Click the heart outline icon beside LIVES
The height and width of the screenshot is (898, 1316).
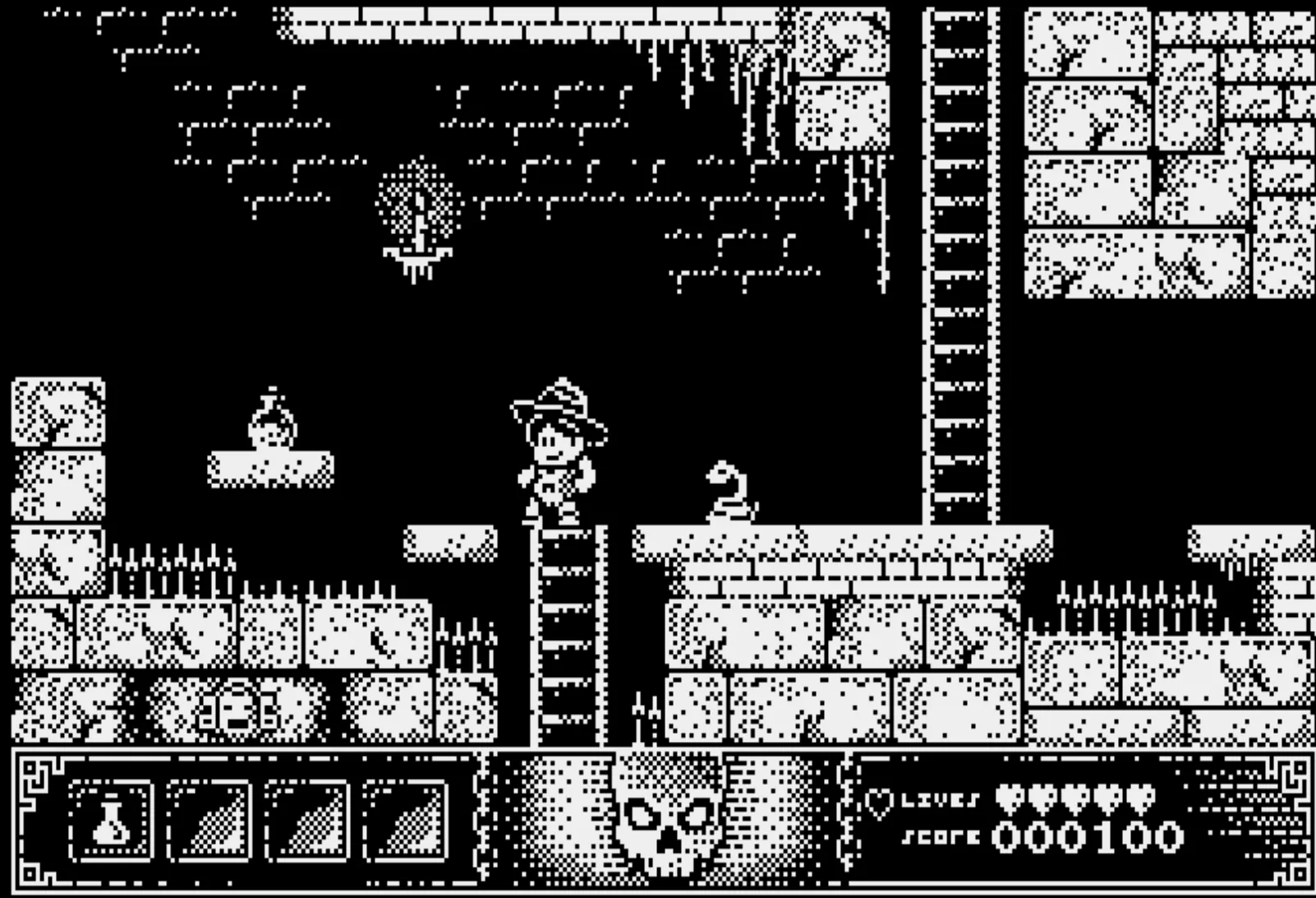coord(877,803)
